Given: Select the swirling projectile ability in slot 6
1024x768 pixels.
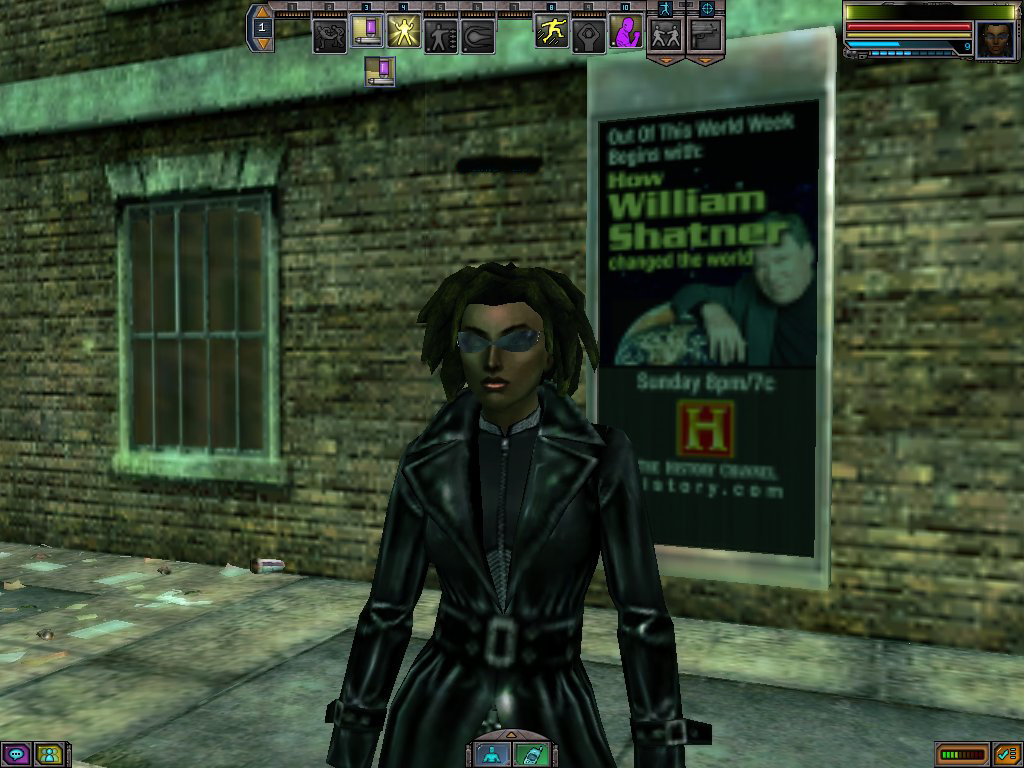Looking at the screenshot, I should pyautogui.click(x=477, y=36).
